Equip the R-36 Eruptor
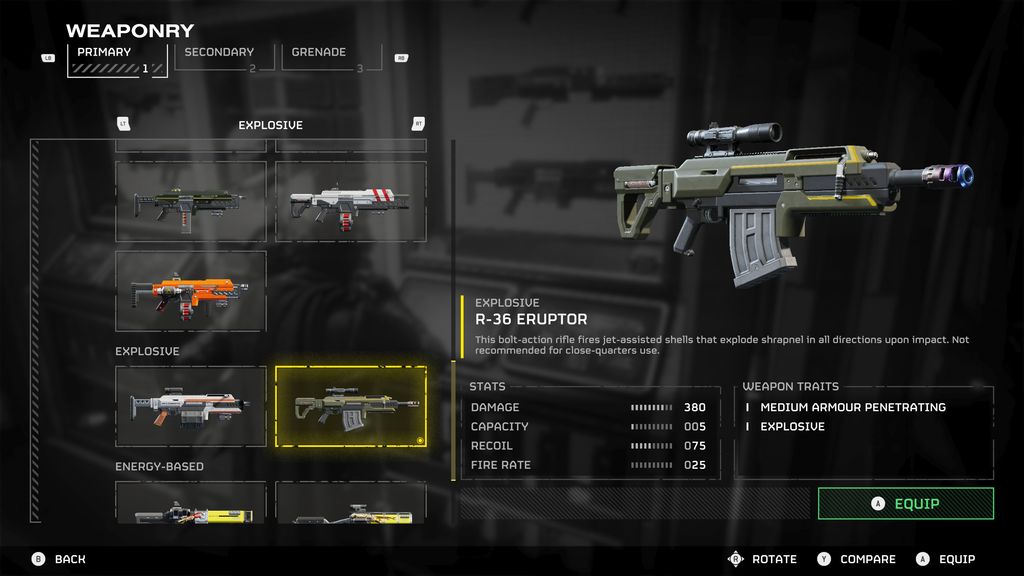Viewport: 1024px width, 576px height. click(x=905, y=504)
